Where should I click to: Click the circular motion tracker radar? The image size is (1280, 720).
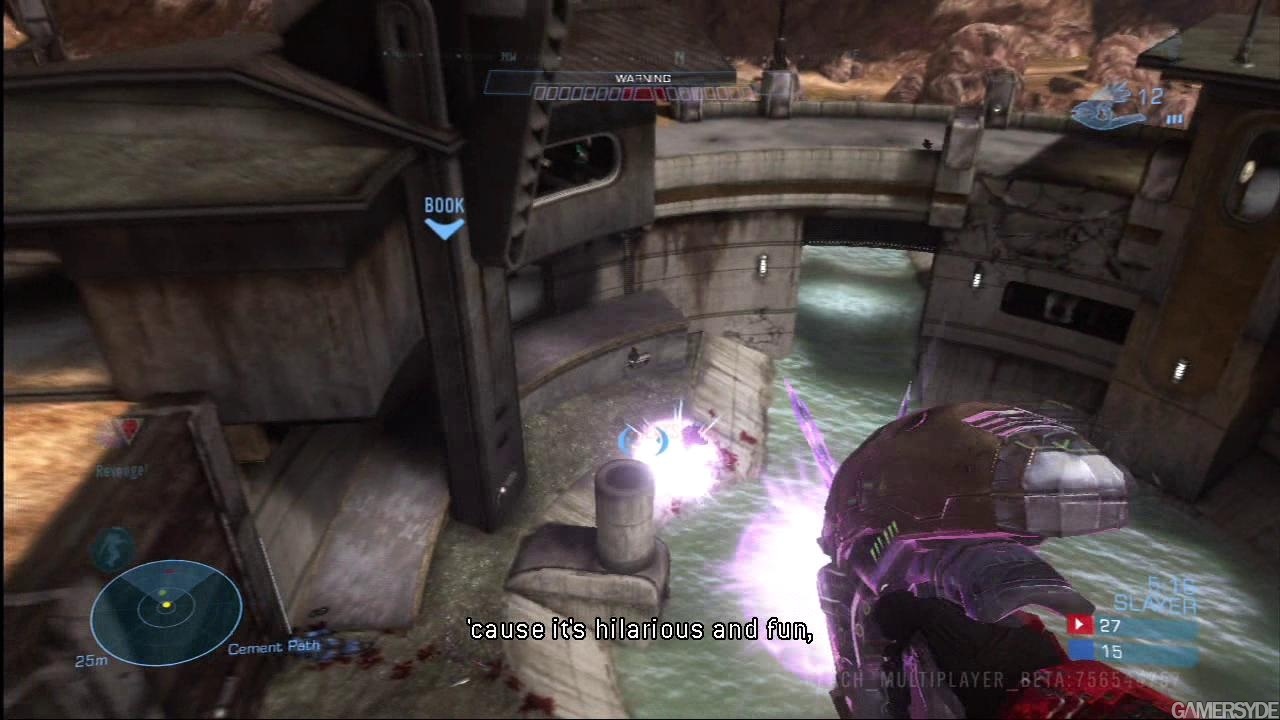tap(166, 611)
